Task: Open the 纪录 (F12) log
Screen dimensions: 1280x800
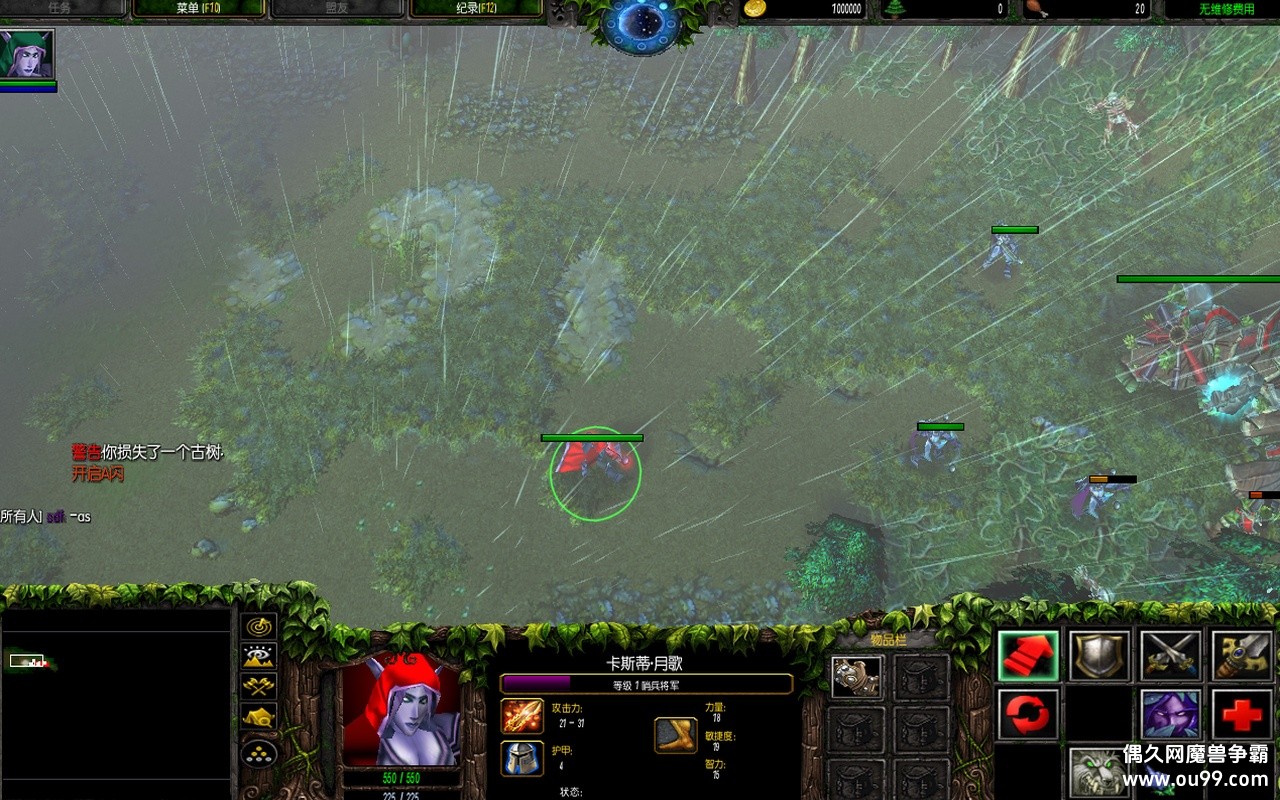Action: [x=474, y=9]
